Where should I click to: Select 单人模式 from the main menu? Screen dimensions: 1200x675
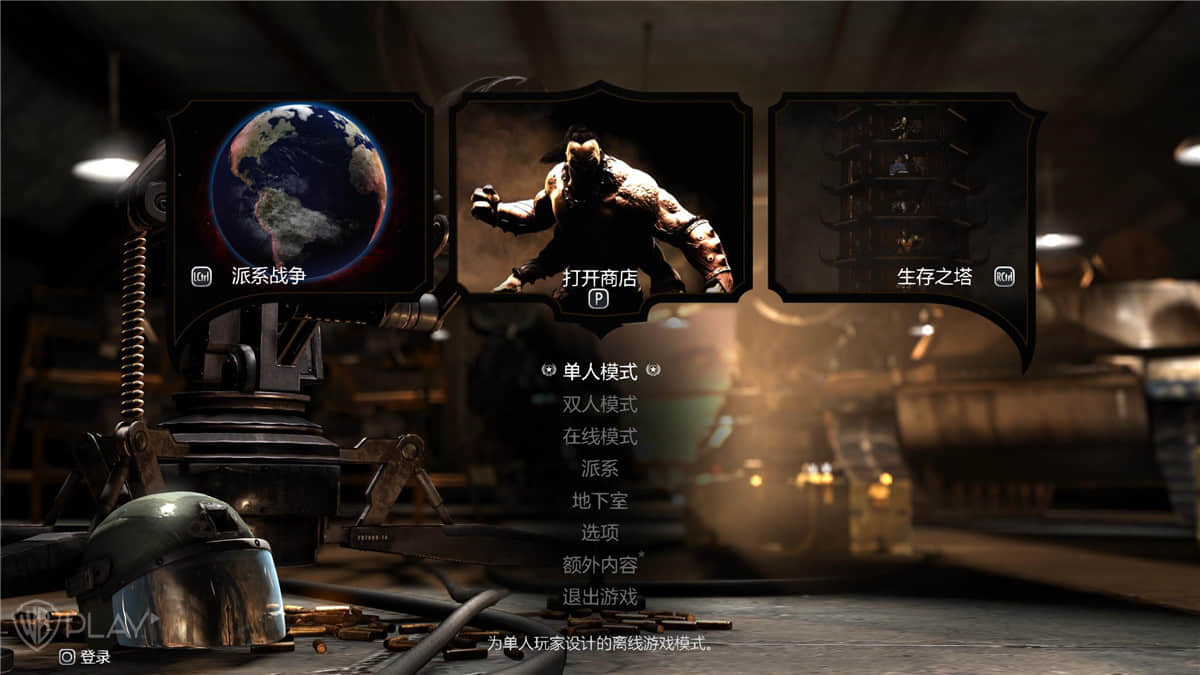[600, 372]
